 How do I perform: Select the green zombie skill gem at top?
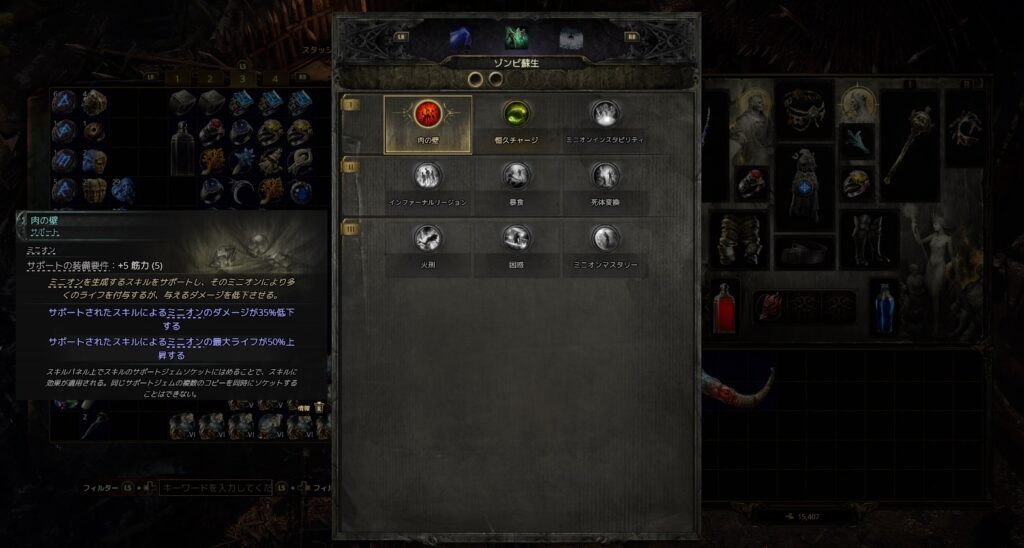(517, 38)
